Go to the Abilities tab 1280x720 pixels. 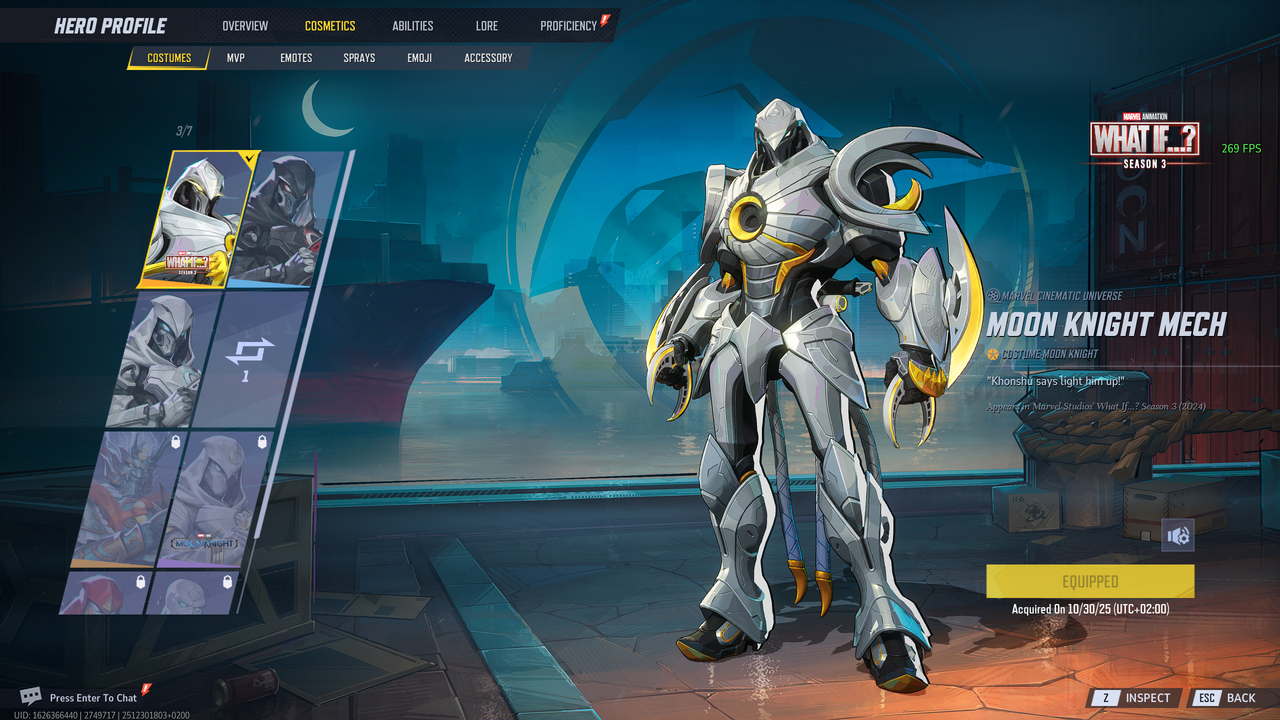click(413, 26)
